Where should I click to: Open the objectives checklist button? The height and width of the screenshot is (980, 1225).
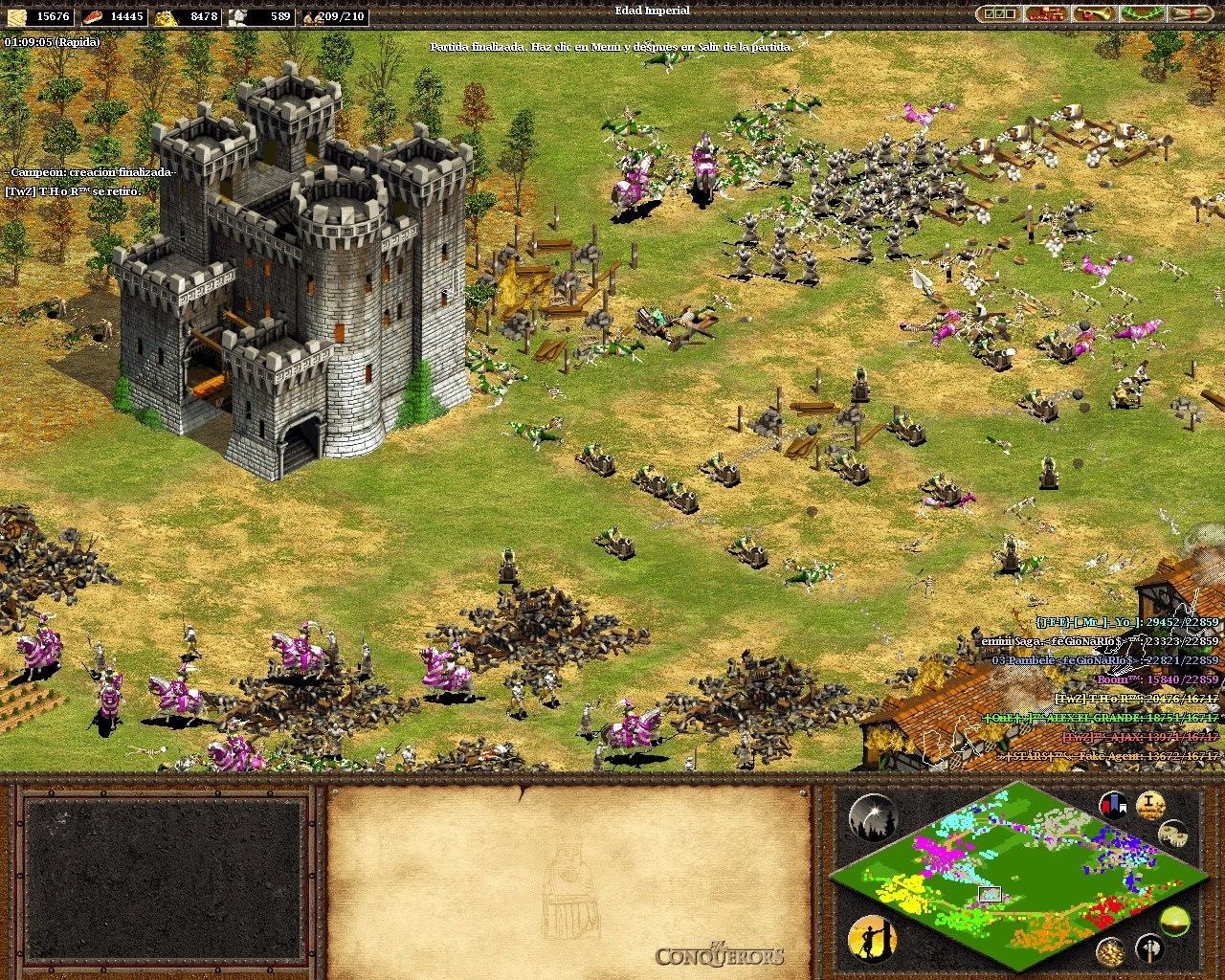[999, 14]
